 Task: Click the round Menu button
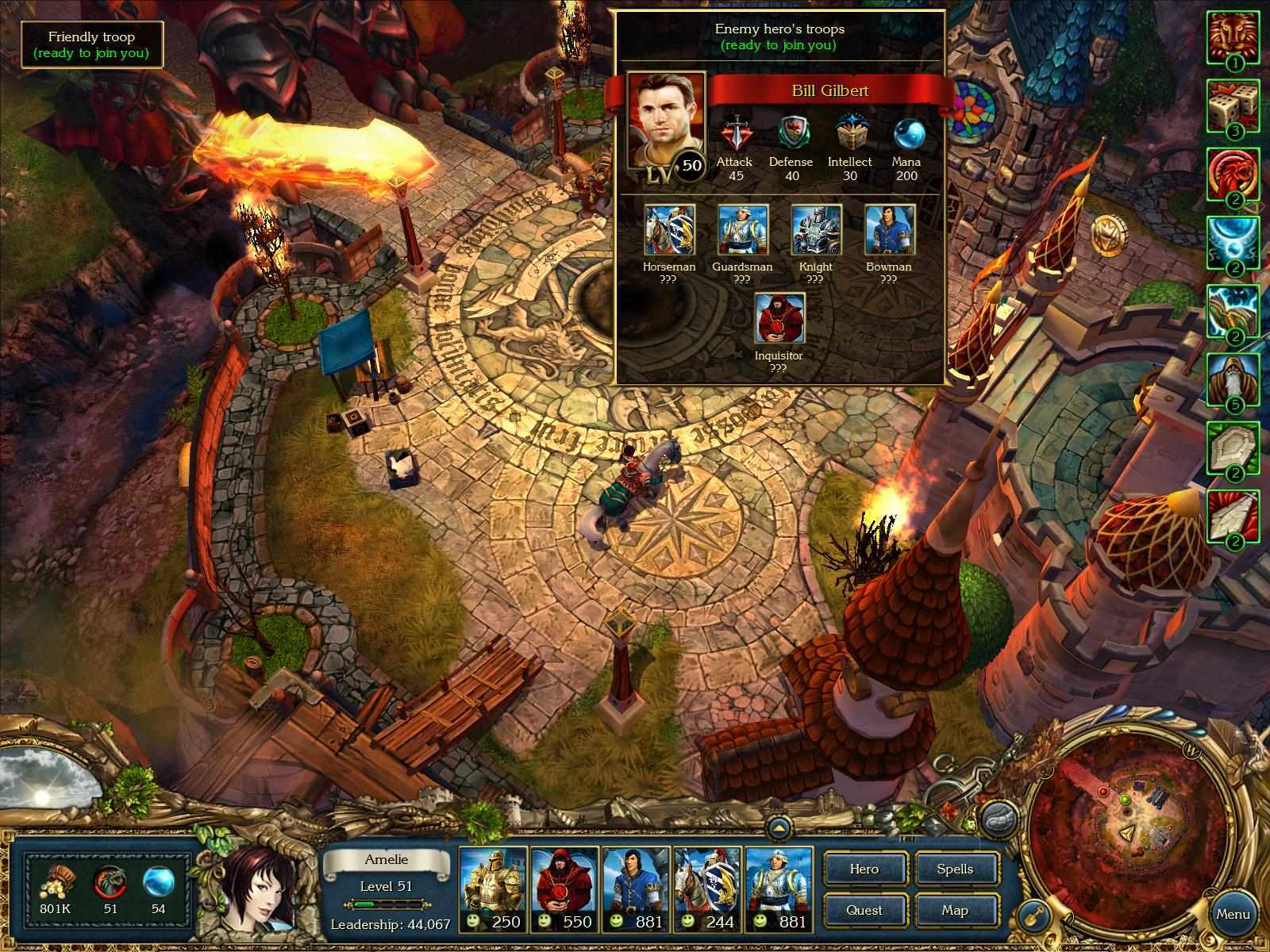(1233, 913)
